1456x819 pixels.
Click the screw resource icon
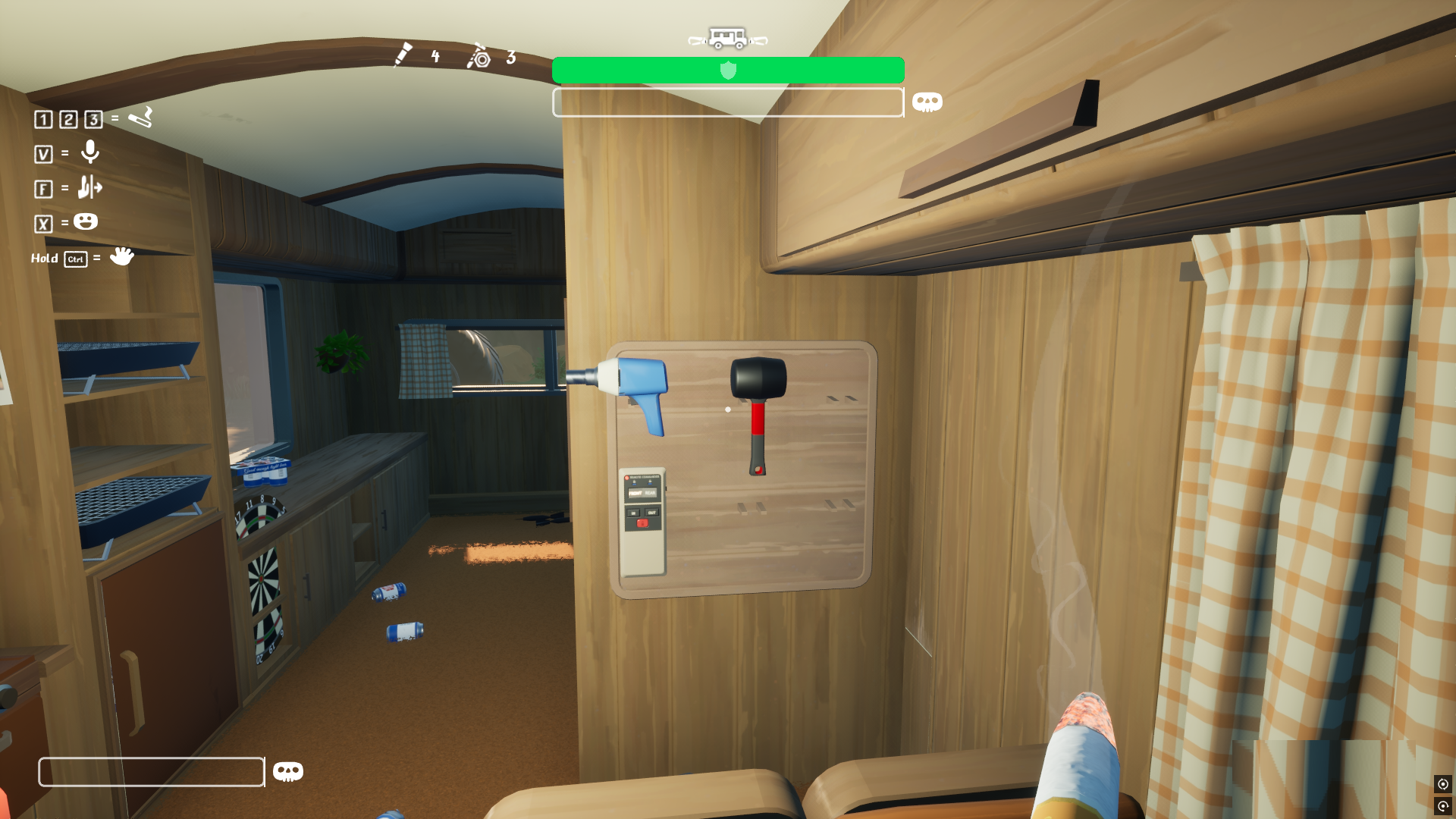click(403, 55)
